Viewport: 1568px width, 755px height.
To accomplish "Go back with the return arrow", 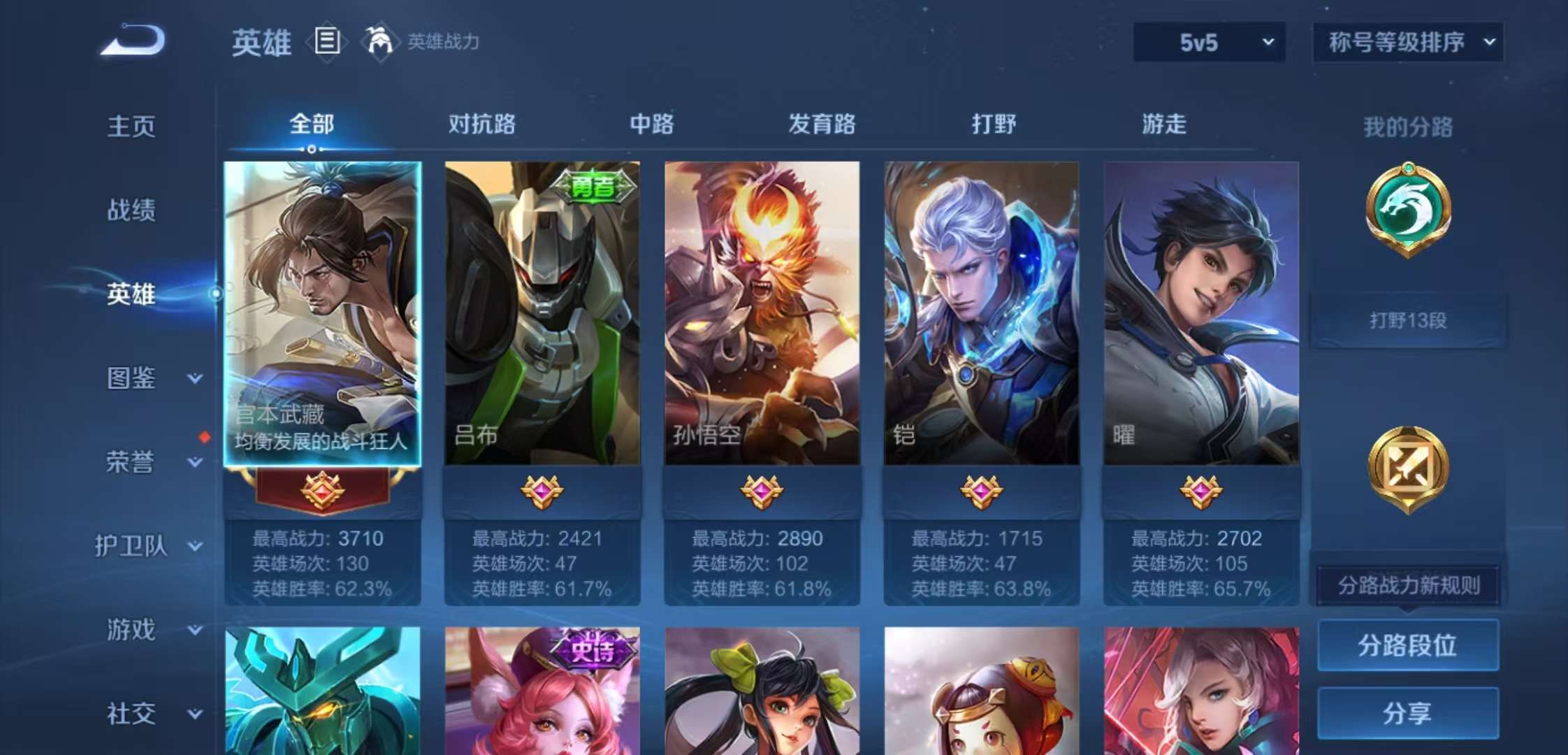I will tap(133, 41).
